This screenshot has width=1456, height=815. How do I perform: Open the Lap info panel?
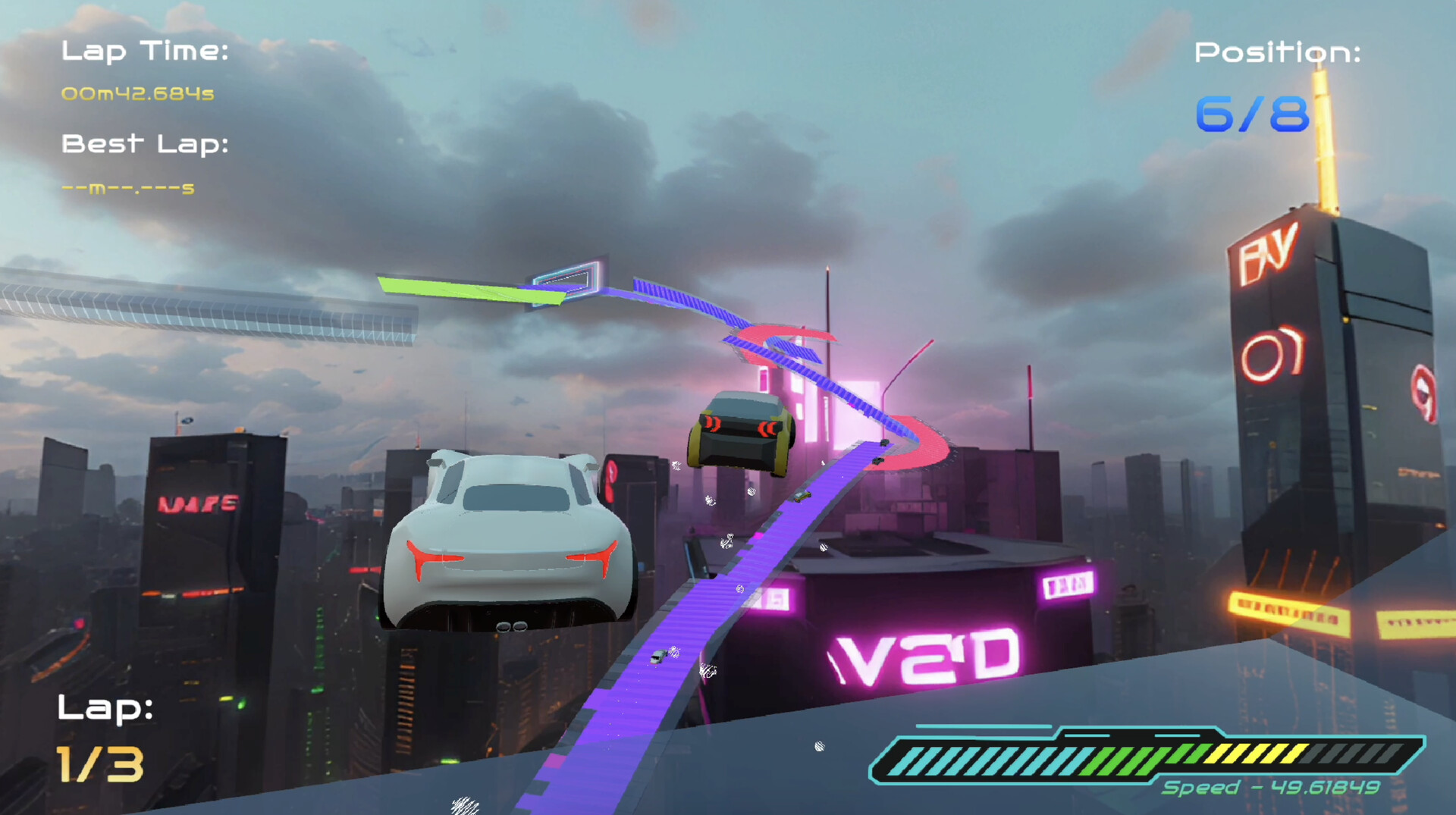click(105, 709)
